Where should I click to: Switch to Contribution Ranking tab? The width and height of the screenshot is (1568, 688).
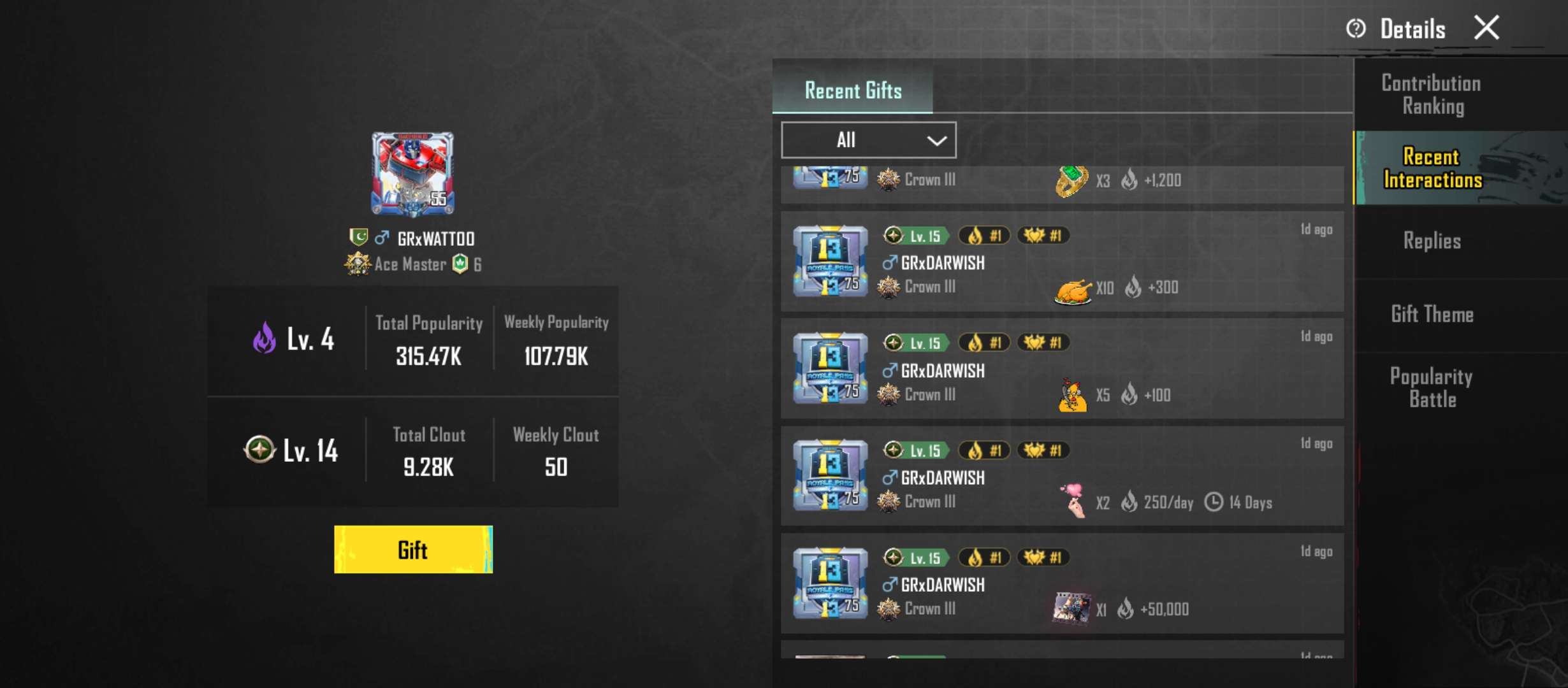(x=1432, y=95)
